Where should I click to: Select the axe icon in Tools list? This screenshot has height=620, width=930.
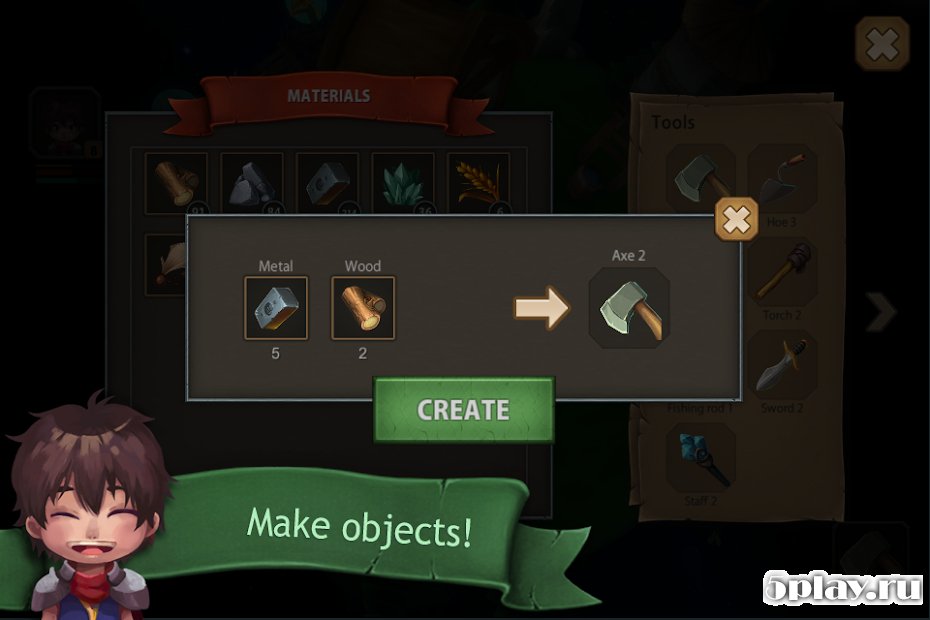click(700, 177)
